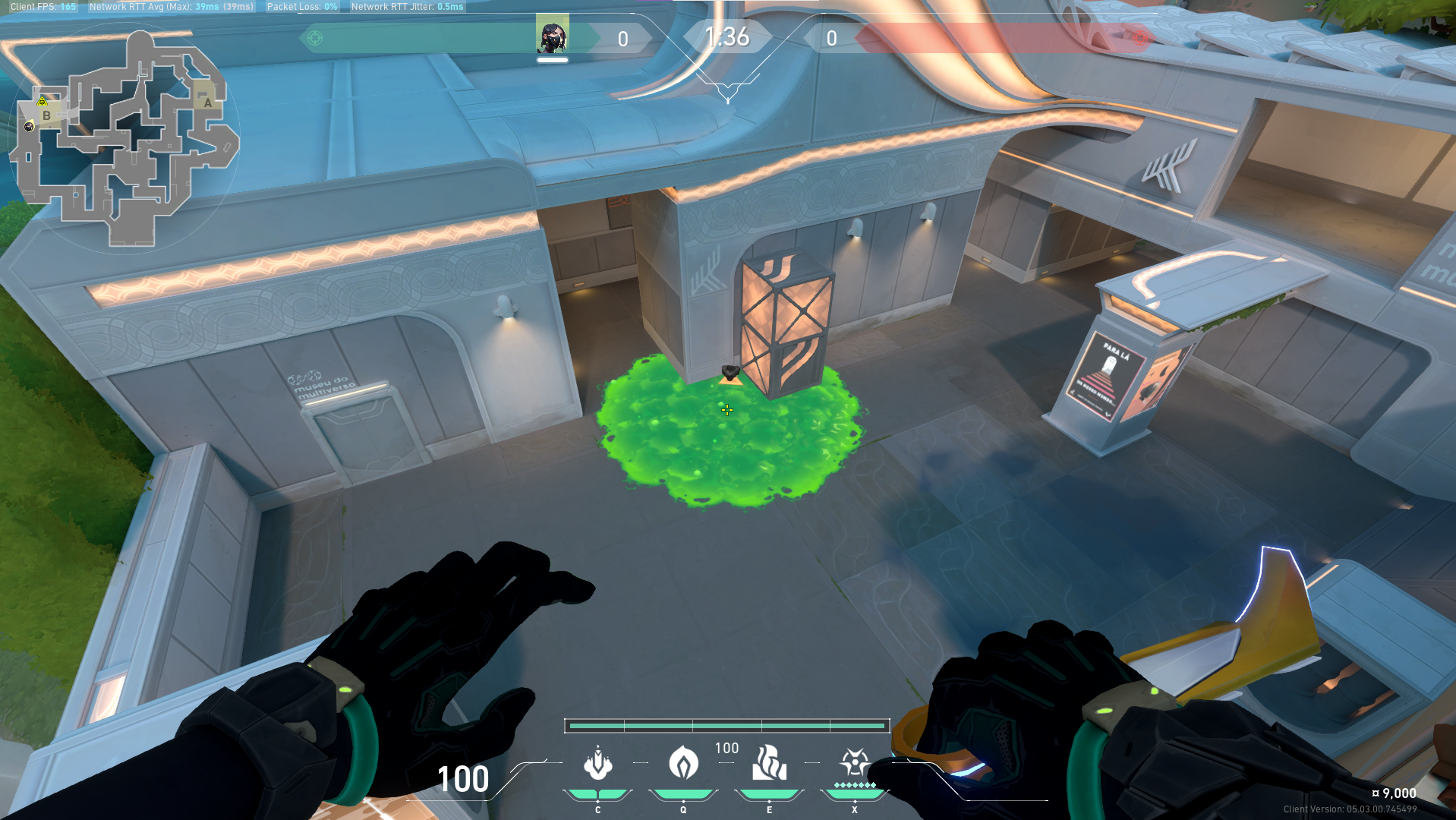
Task: Select site marker B on the minimap
Action: click(46, 117)
